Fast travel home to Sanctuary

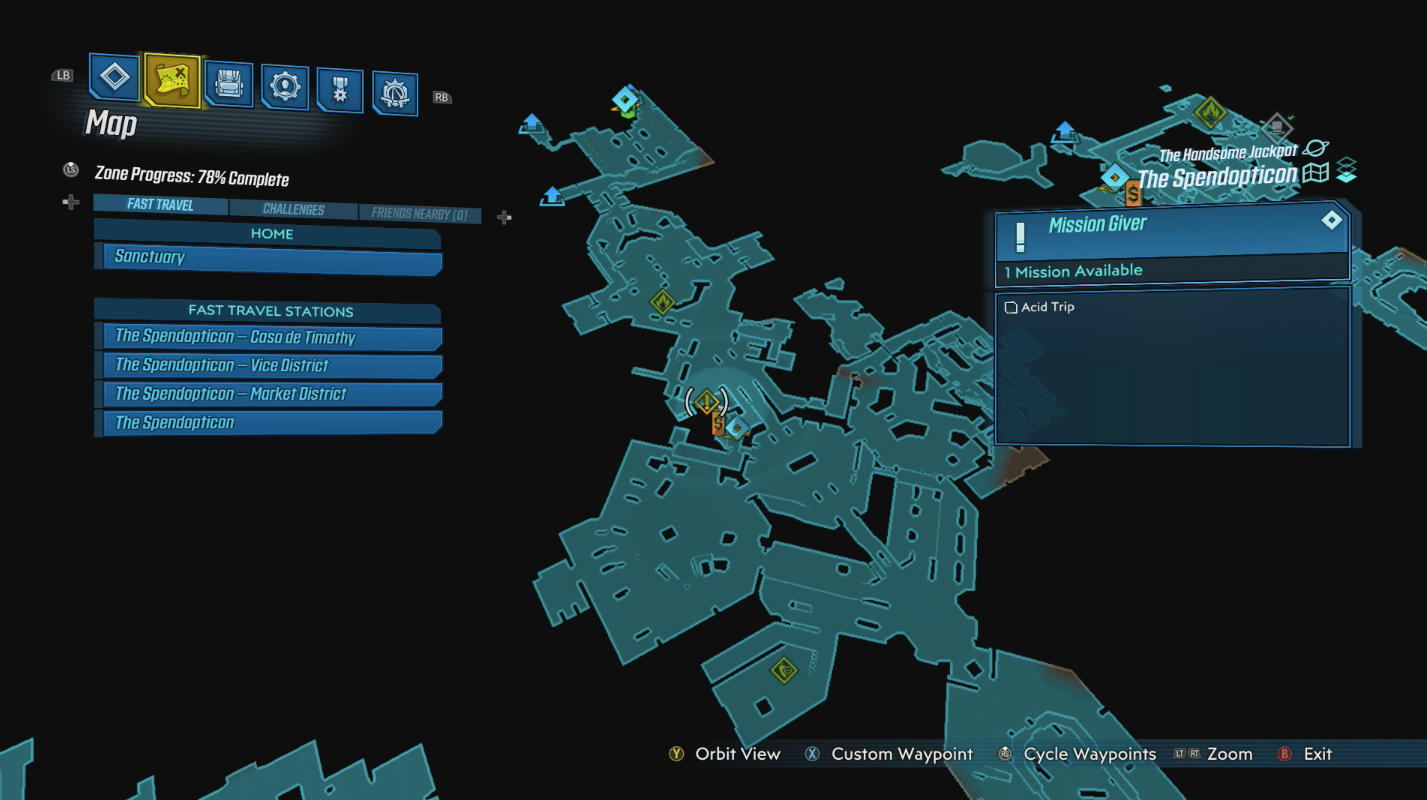point(272,257)
